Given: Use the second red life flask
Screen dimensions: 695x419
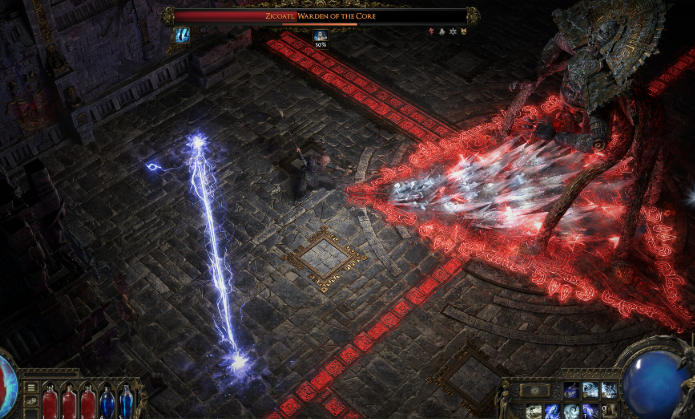Looking at the screenshot, I should 69,402.
